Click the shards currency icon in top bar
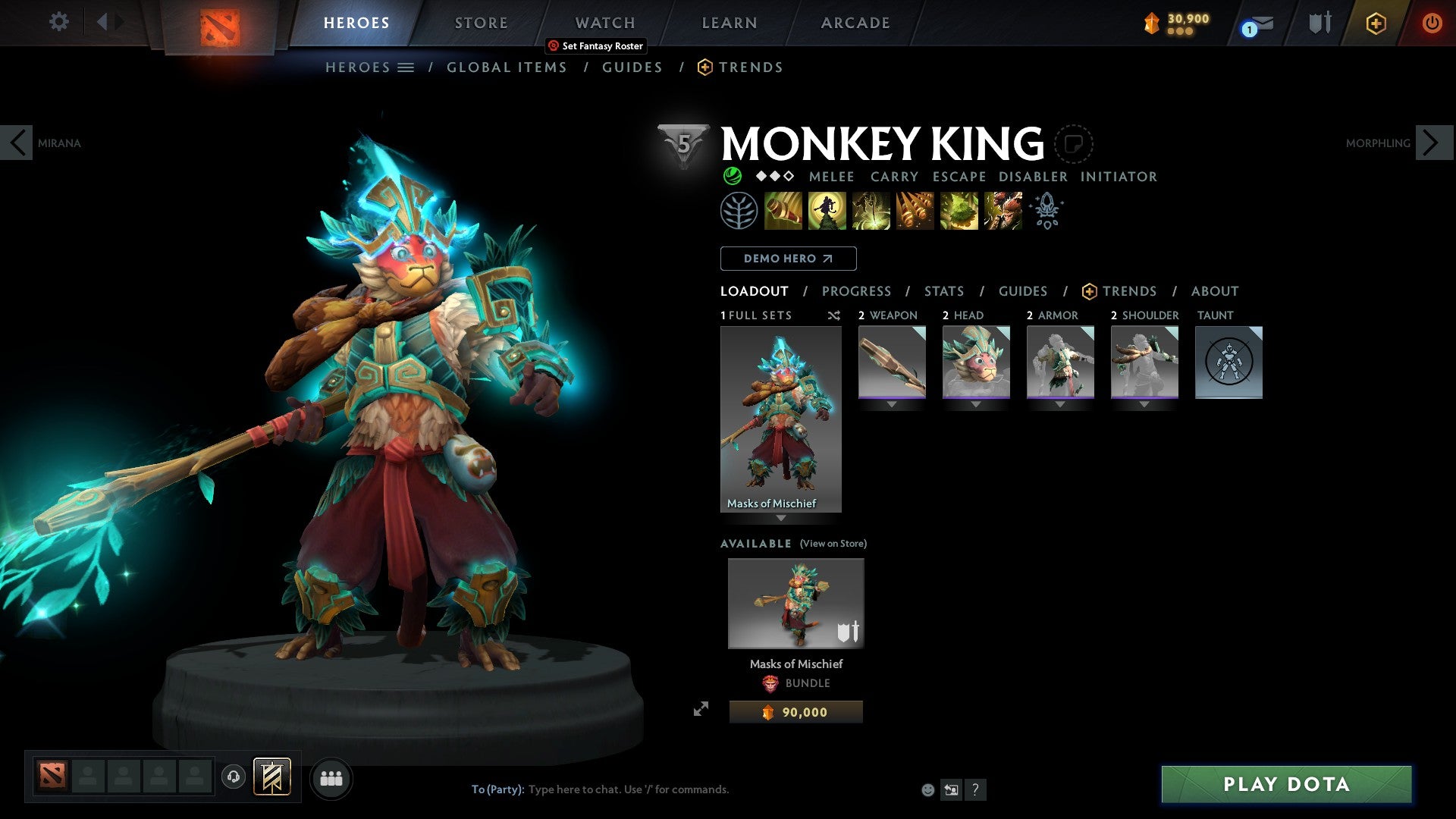The height and width of the screenshot is (819, 1456). point(1150,23)
